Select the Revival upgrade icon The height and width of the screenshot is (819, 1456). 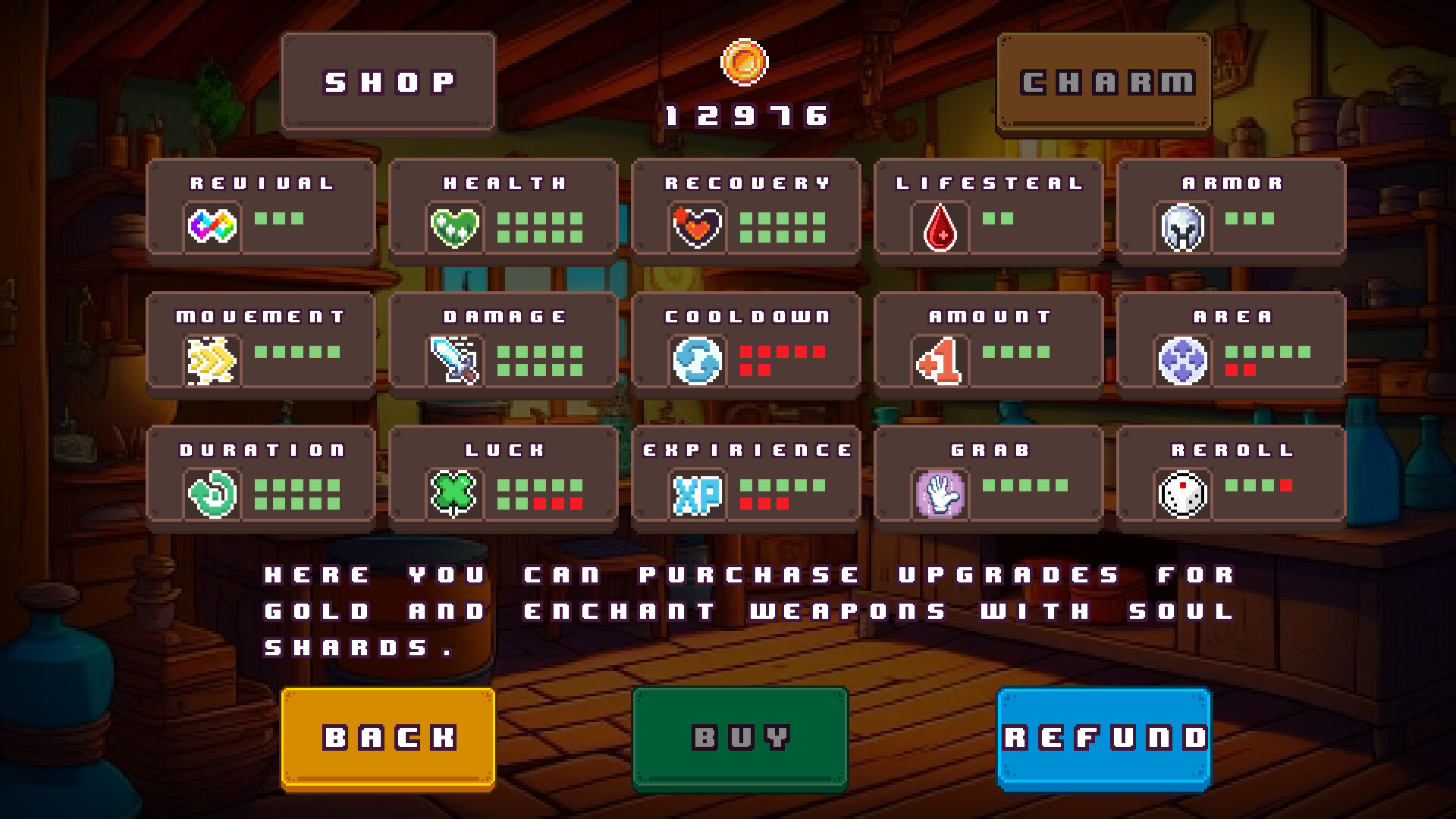click(x=214, y=225)
